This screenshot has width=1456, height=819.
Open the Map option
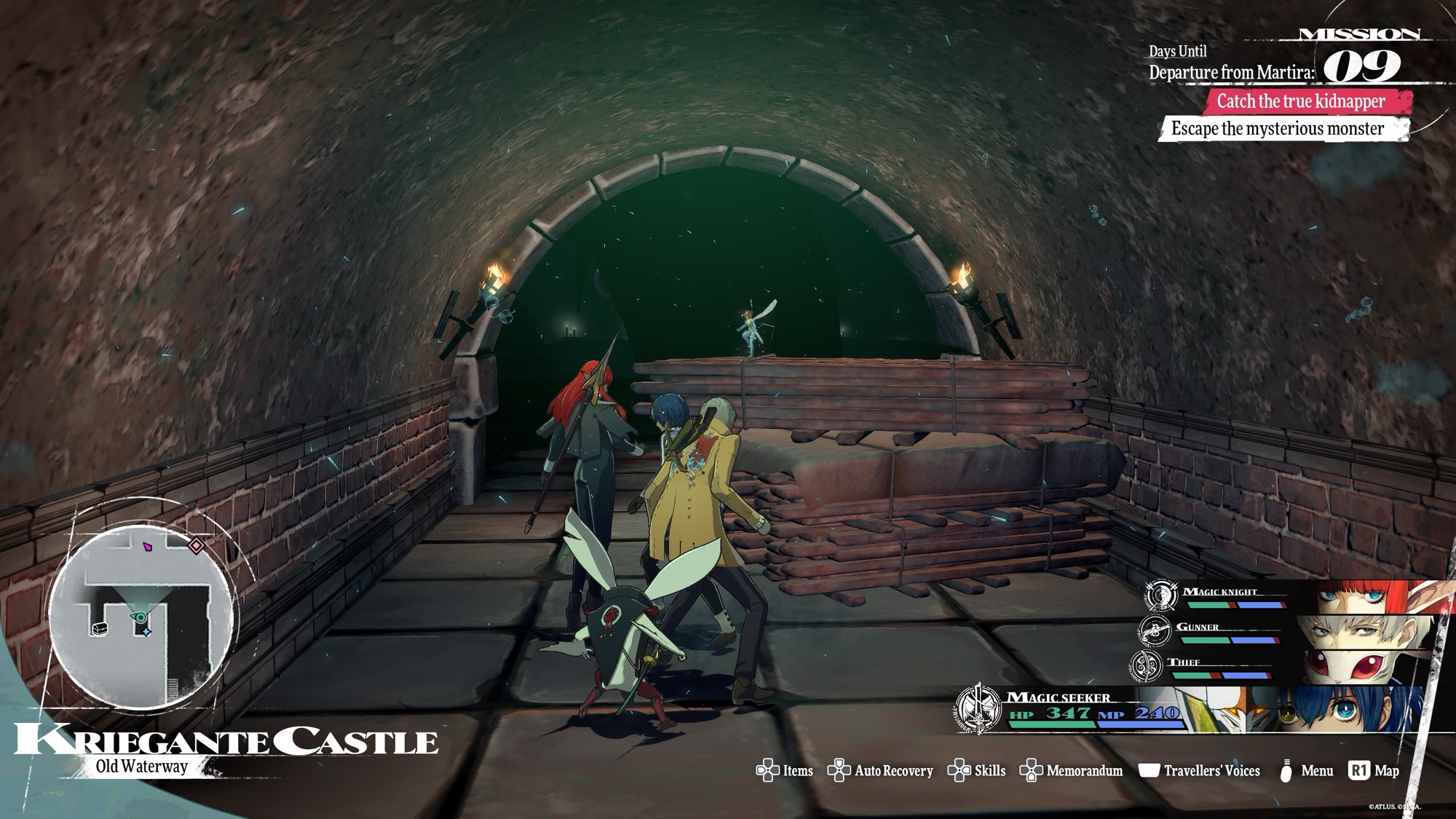tap(1374, 771)
